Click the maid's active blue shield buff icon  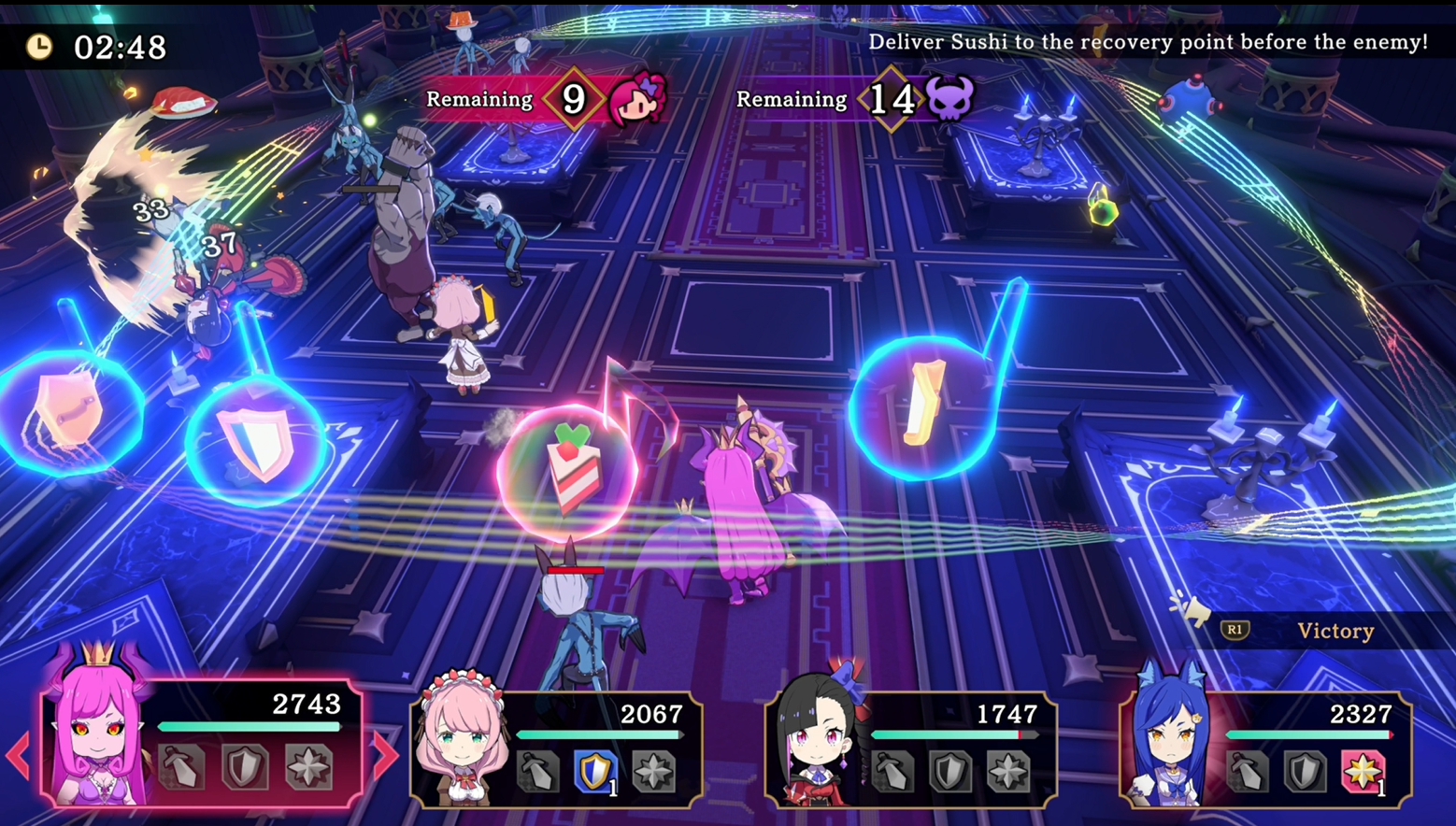[595, 773]
